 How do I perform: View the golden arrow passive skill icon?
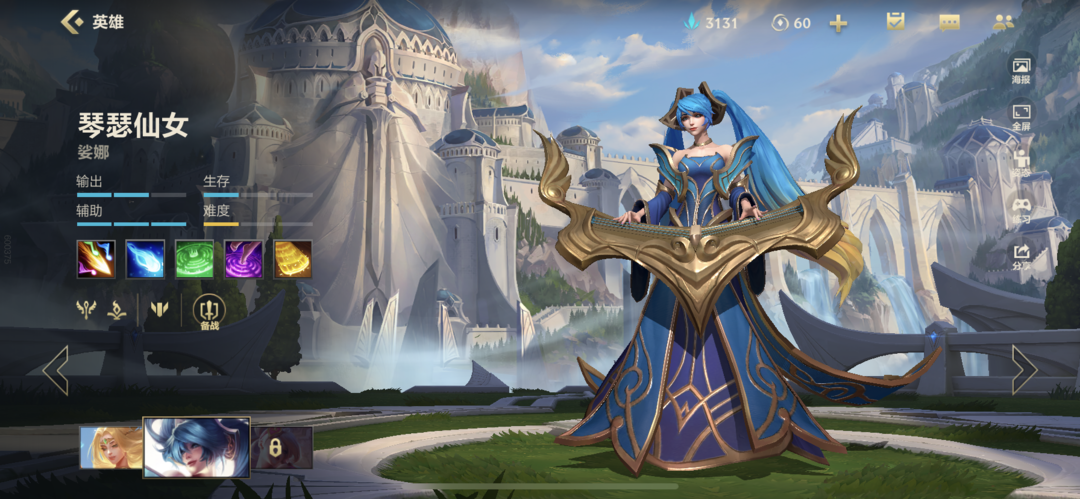coord(96,259)
